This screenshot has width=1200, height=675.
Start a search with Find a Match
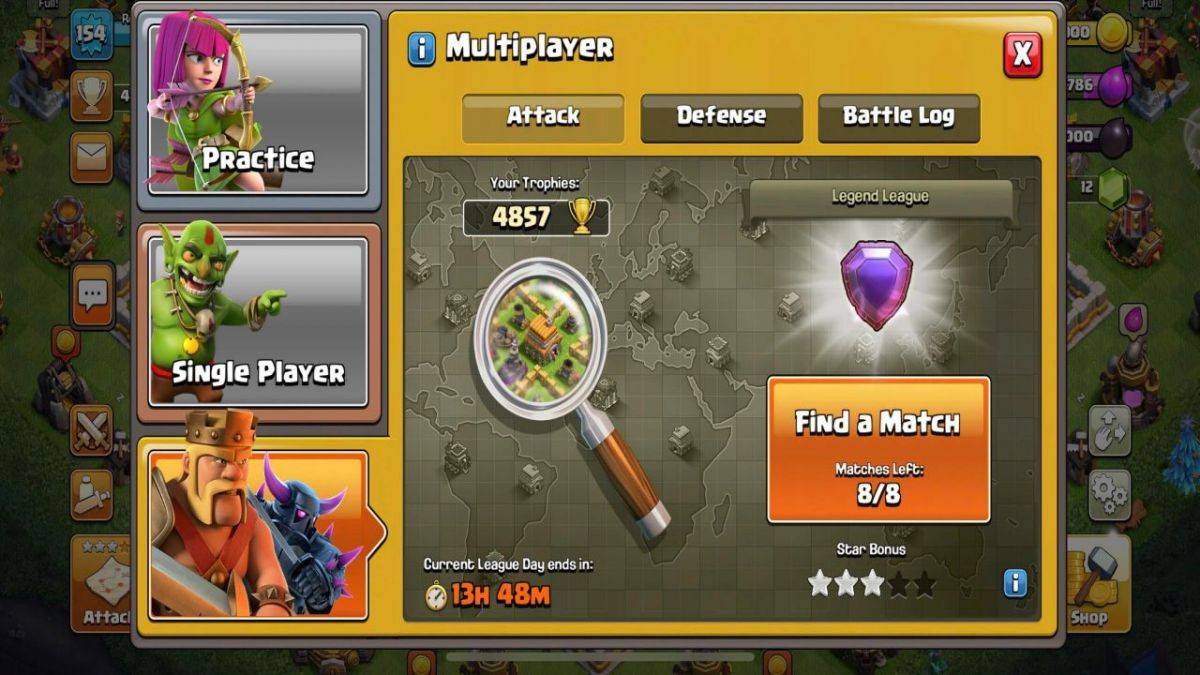coord(878,450)
